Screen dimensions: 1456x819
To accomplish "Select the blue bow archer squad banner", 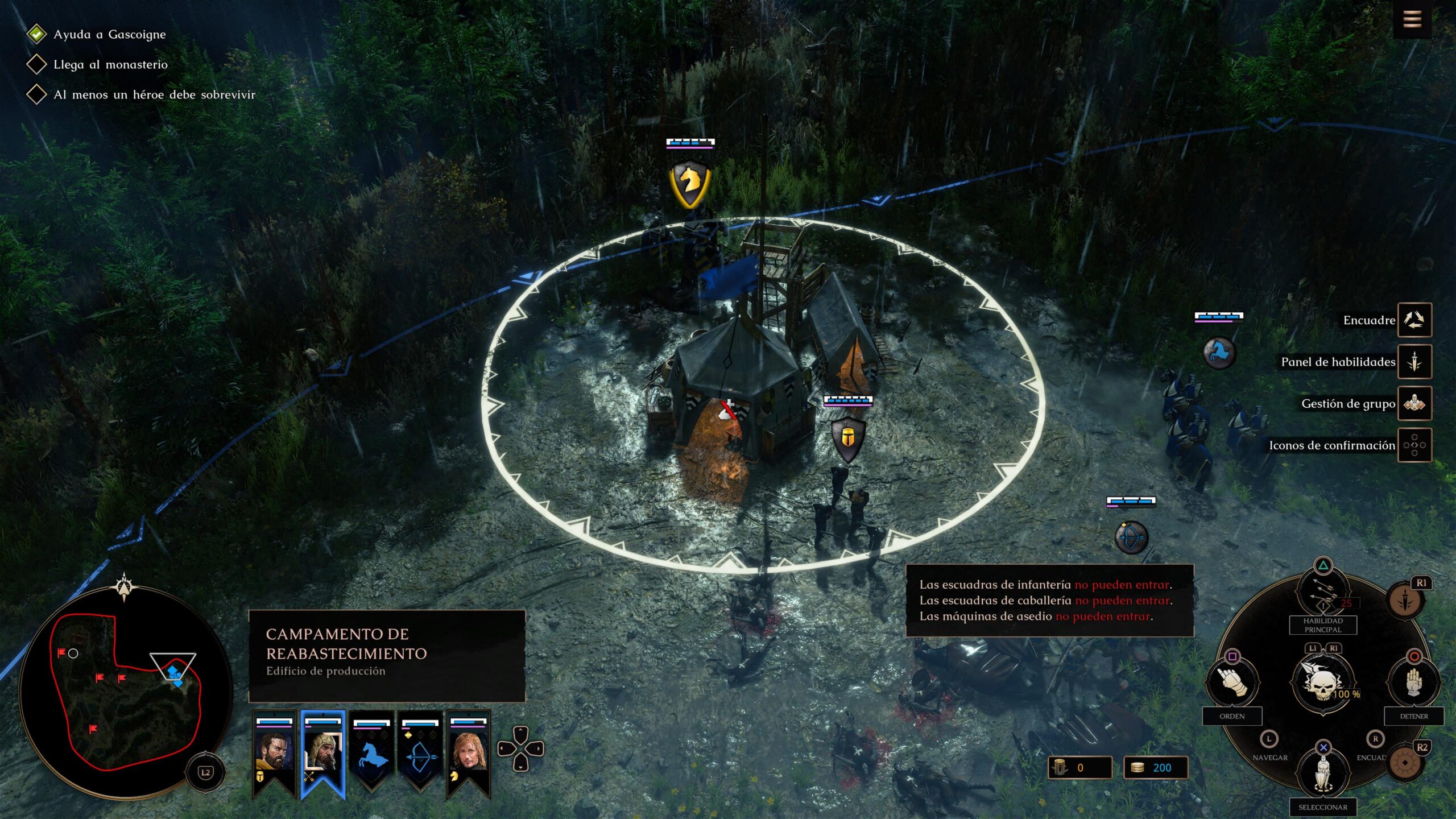I will click(x=420, y=751).
